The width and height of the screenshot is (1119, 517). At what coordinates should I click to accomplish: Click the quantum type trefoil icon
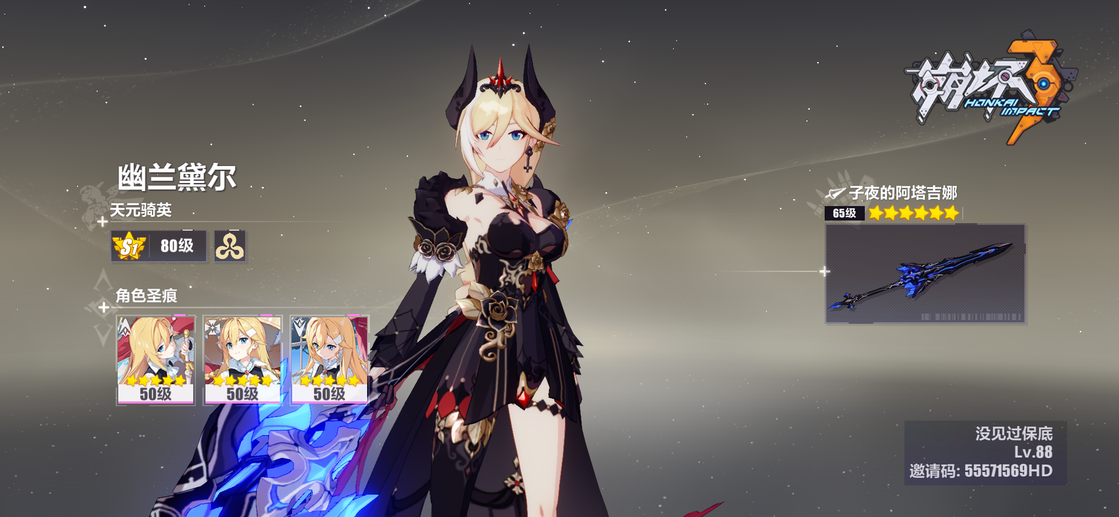tap(229, 246)
